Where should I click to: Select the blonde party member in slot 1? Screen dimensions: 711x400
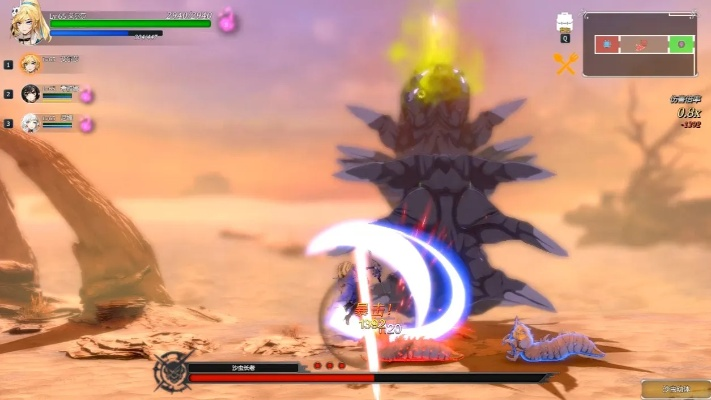pyautogui.click(x=29, y=63)
